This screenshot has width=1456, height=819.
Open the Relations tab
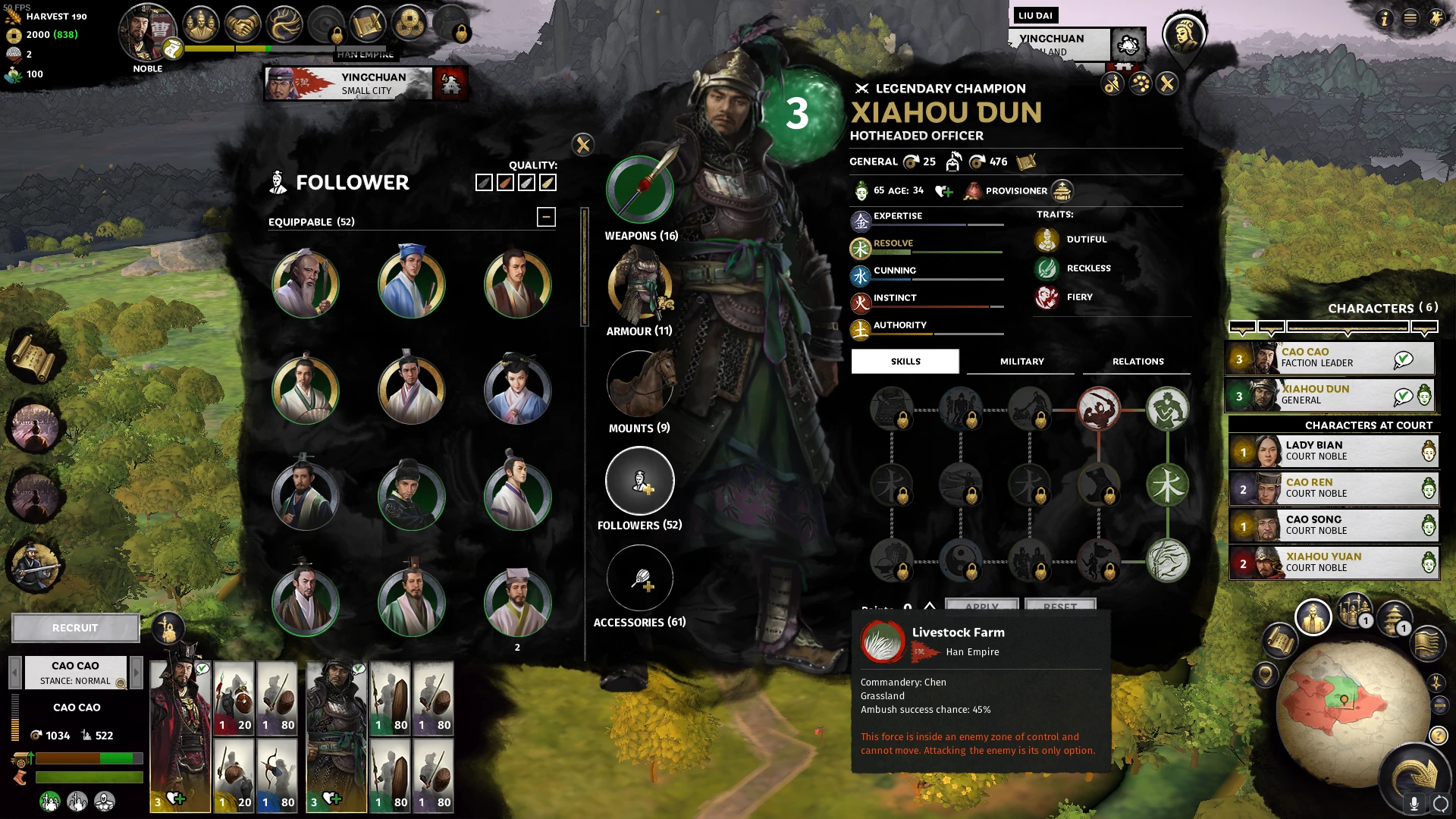click(1137, 362)
